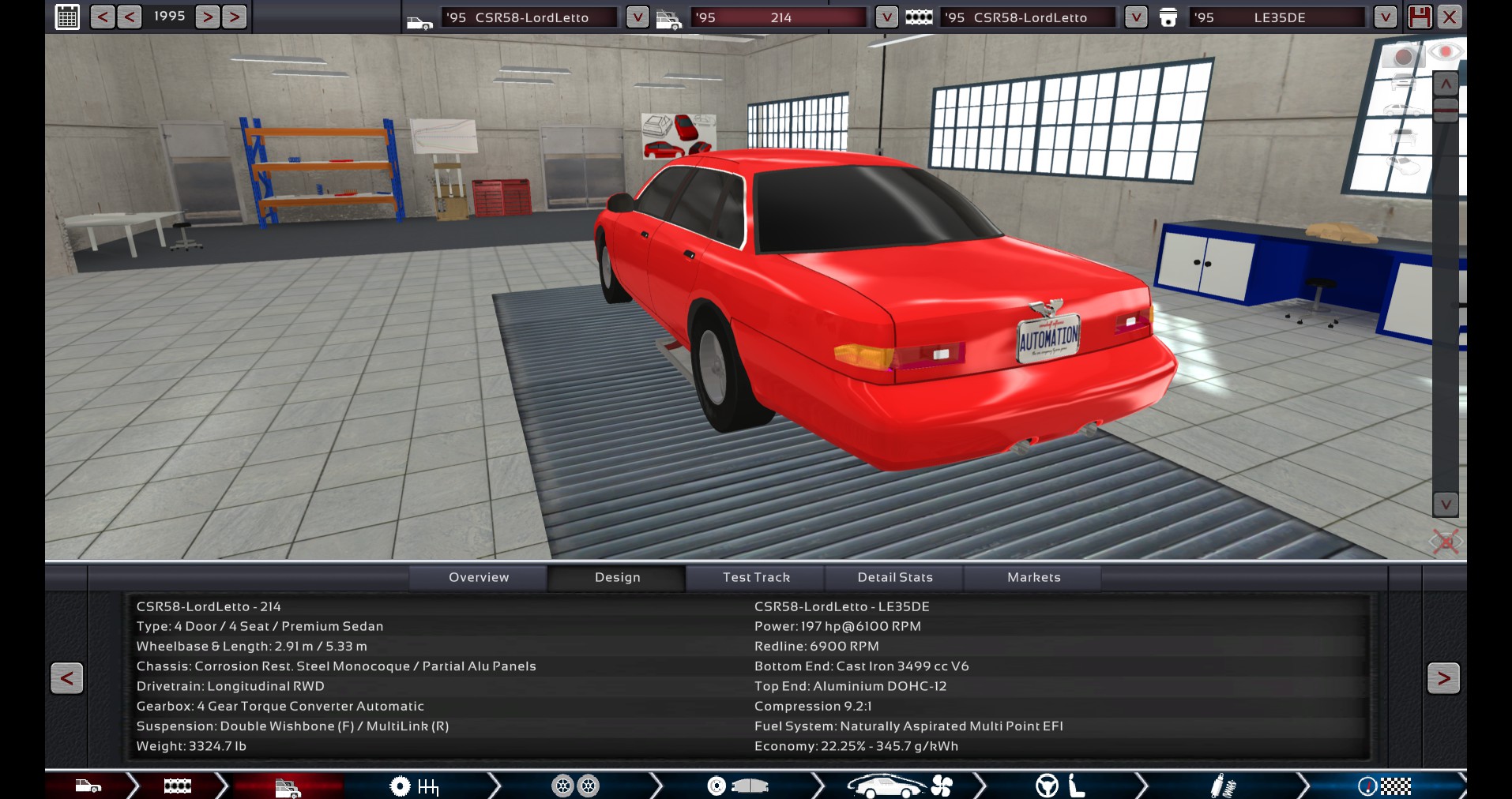Open the calendar icon in the top bar
The height and width of the screenshot is (799, 1512).
click(68, 17)
